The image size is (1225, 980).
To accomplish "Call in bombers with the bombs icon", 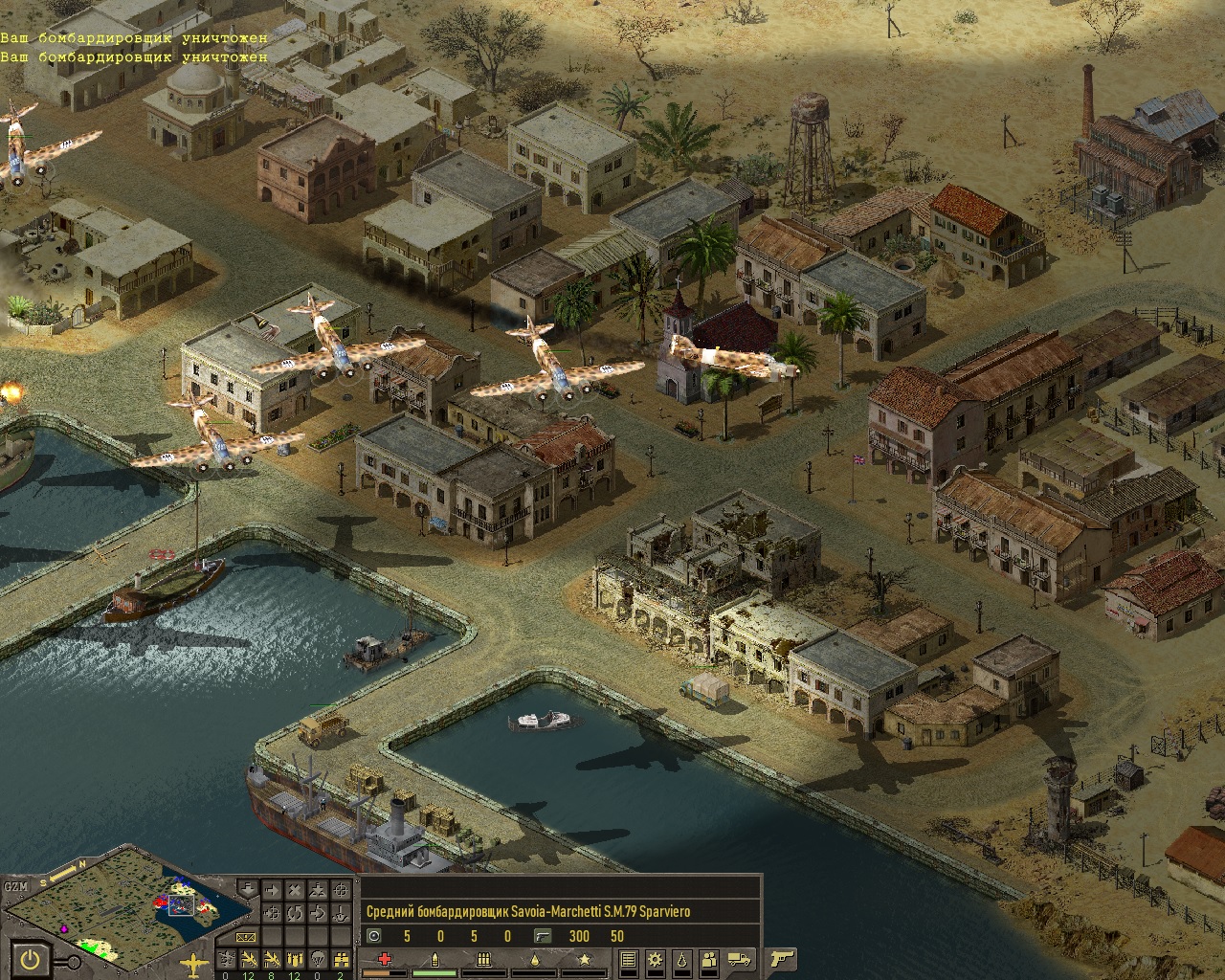I will (x=295, y=959).
